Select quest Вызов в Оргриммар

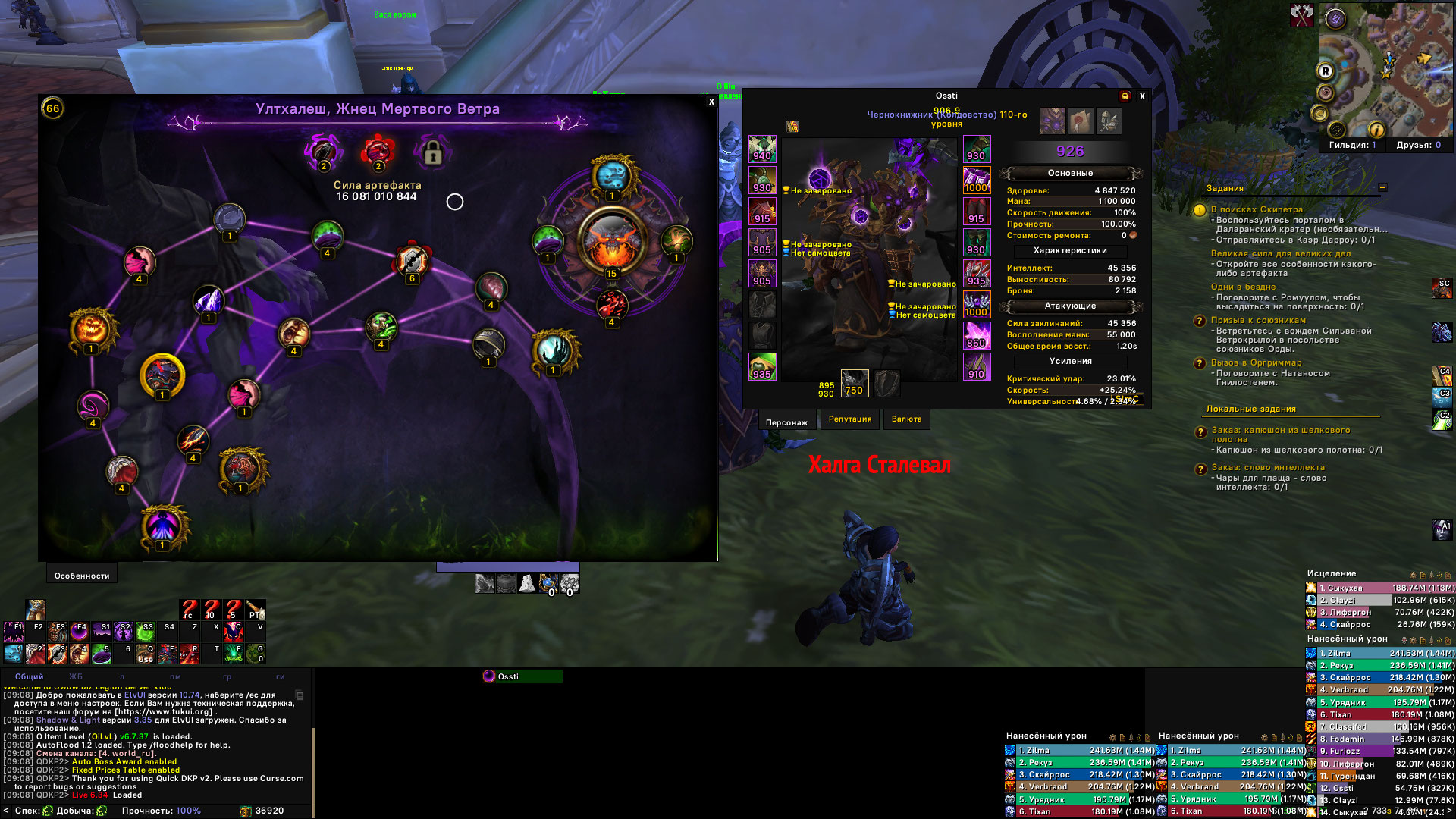click(1256, 362)
